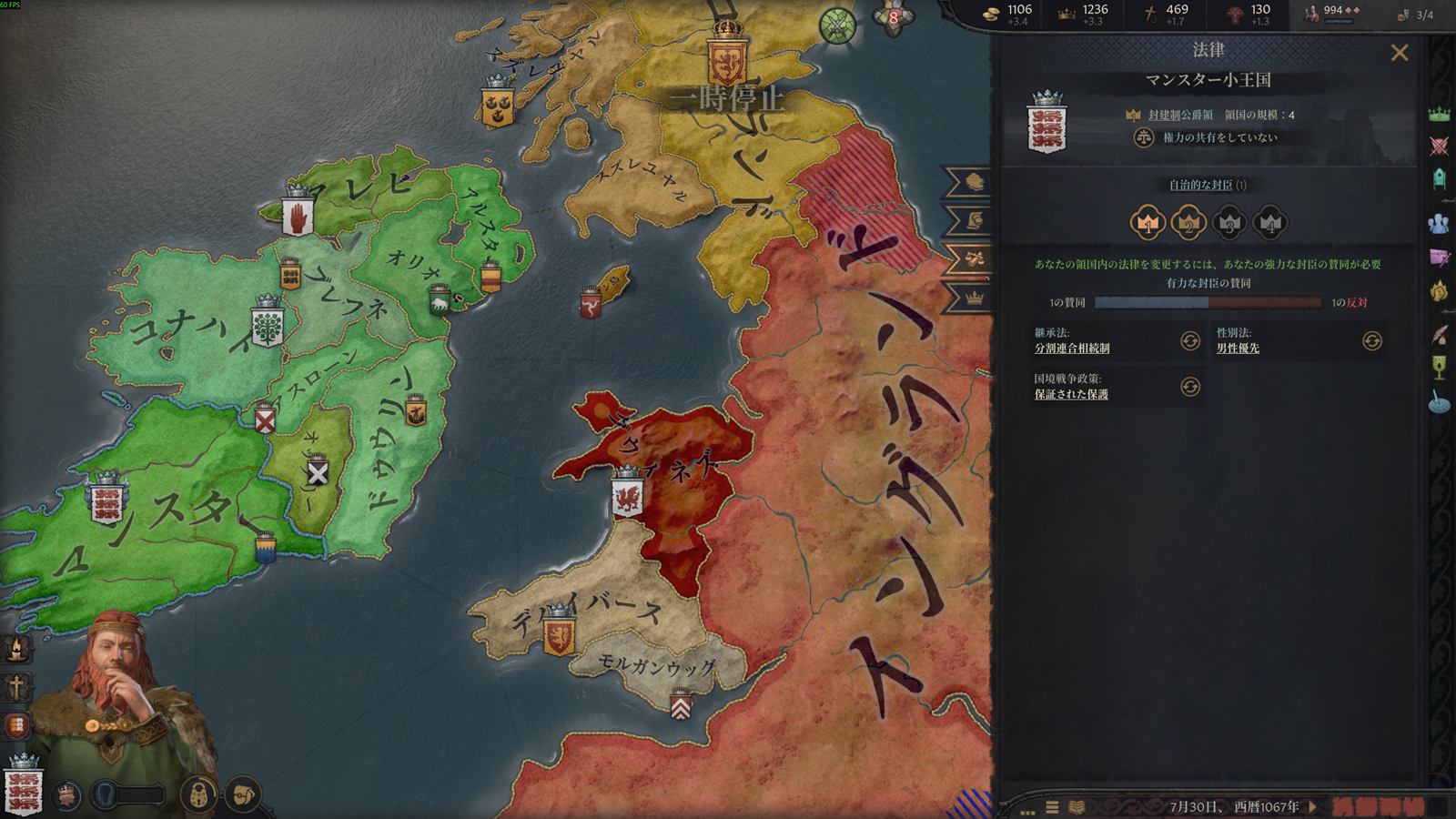The width and height of the screenshot is (1456, 819).
Task: Open the candle lifestyle button
Action: pyautogui.click(x=16, y=648)
